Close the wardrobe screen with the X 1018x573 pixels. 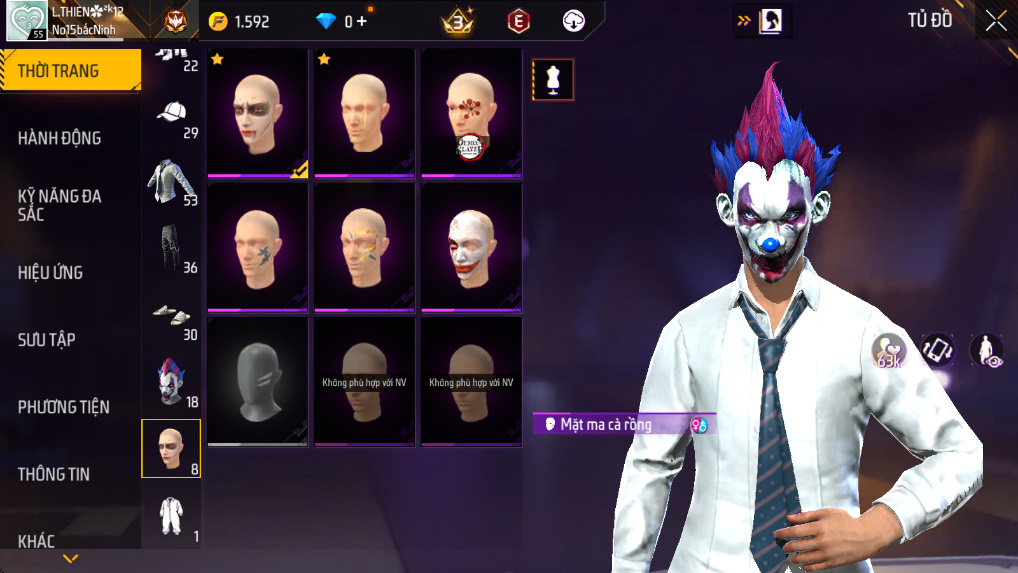pos(995,21)
